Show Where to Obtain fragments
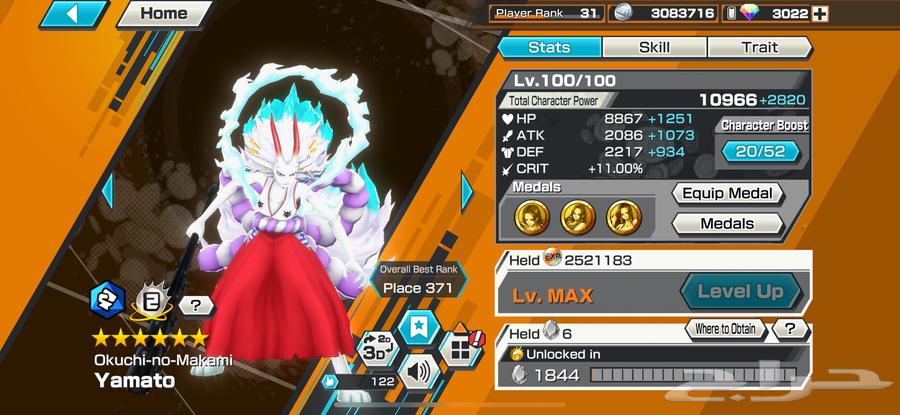 tap(726, 329)
